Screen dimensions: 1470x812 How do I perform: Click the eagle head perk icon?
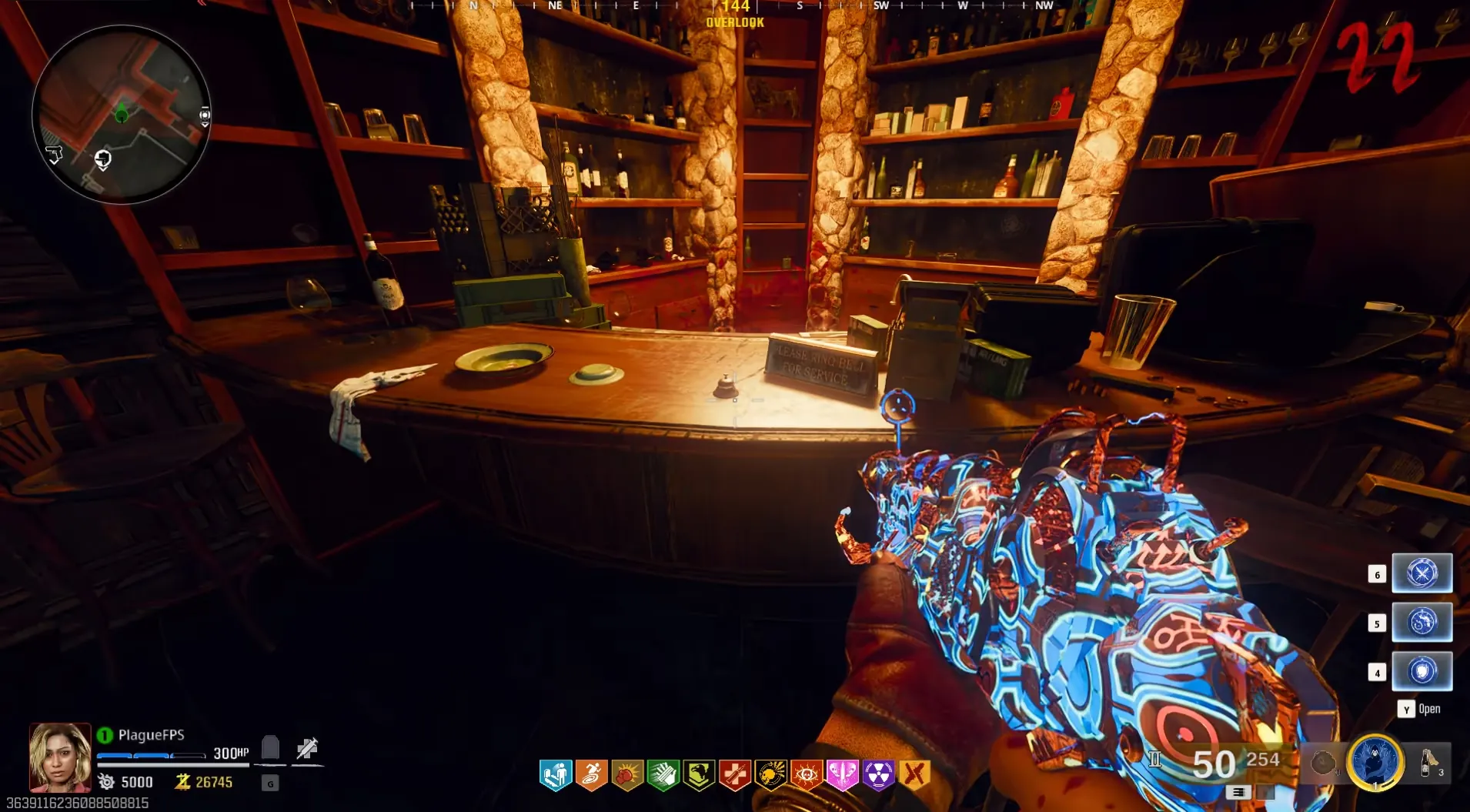coord(699,775)
